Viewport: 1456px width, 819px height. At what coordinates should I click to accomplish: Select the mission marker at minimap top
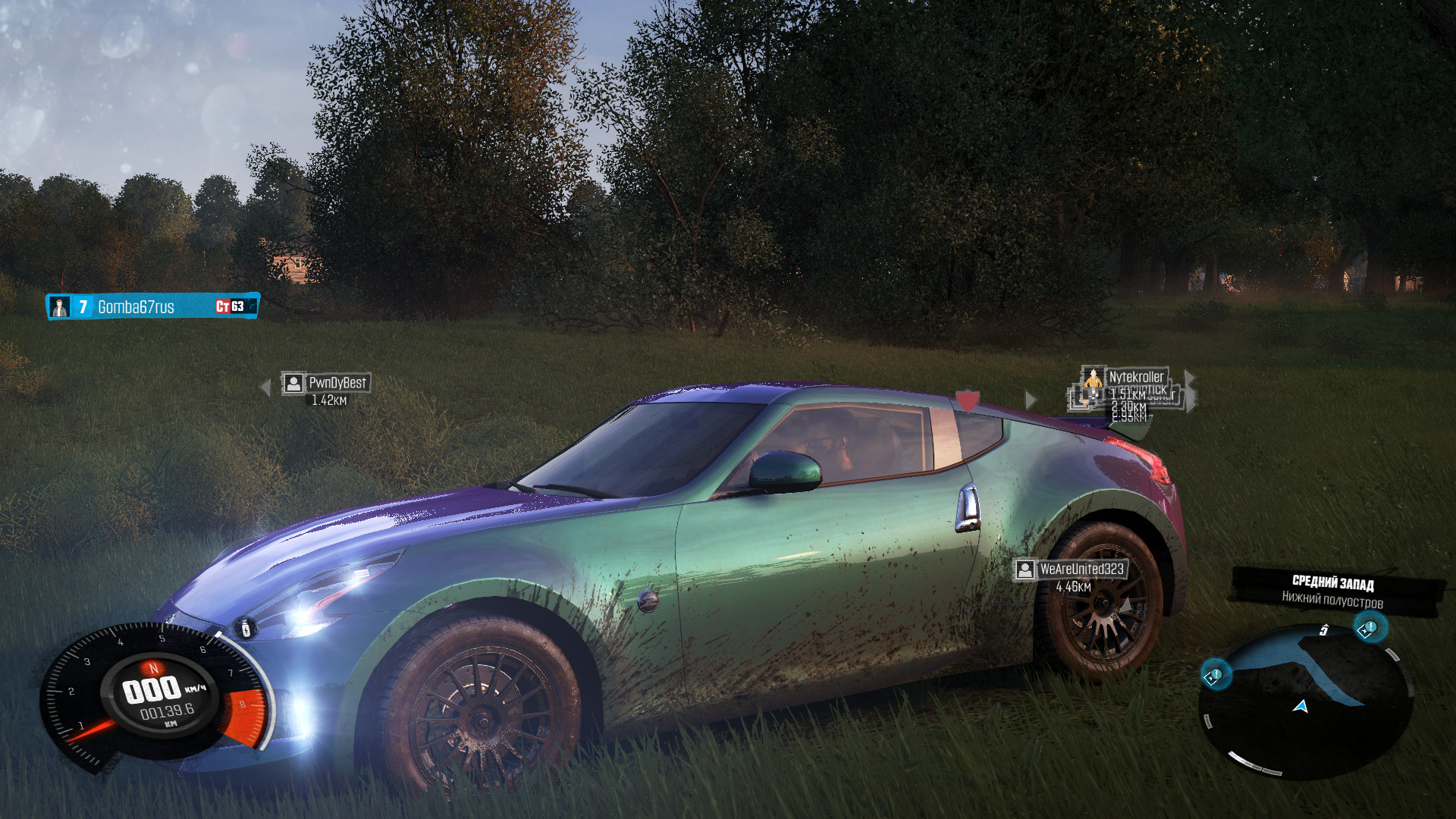coord(1368,629)
